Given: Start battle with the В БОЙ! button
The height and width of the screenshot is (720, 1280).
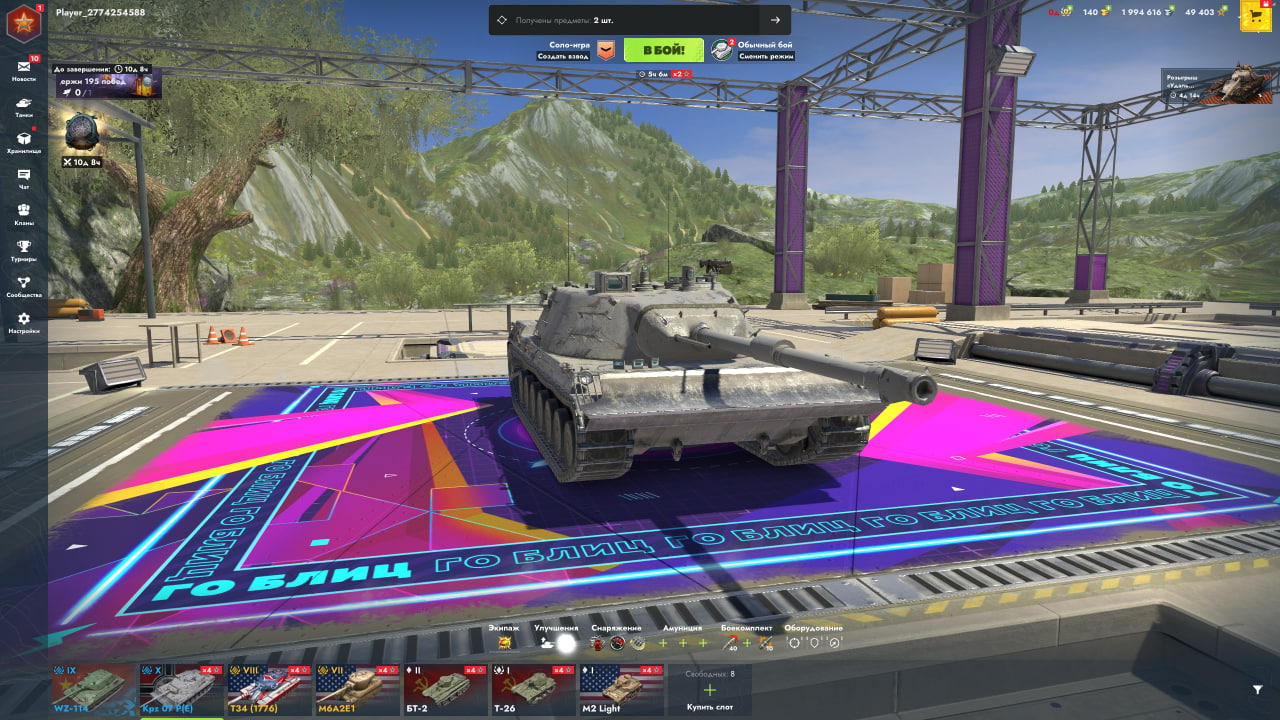Looking at the screenshot, I should coord(663,50).
